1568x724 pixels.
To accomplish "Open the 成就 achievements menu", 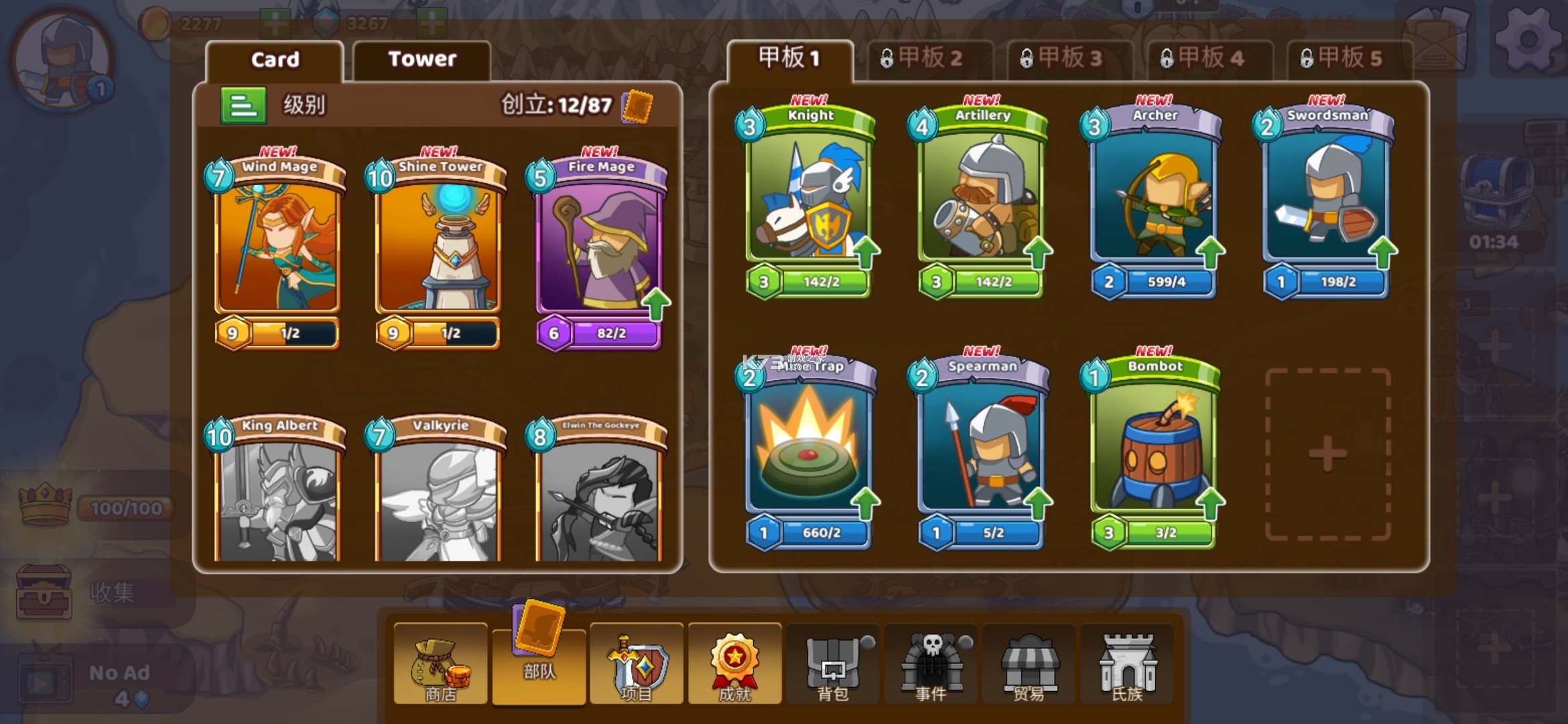I will click(x=734, y=665).
